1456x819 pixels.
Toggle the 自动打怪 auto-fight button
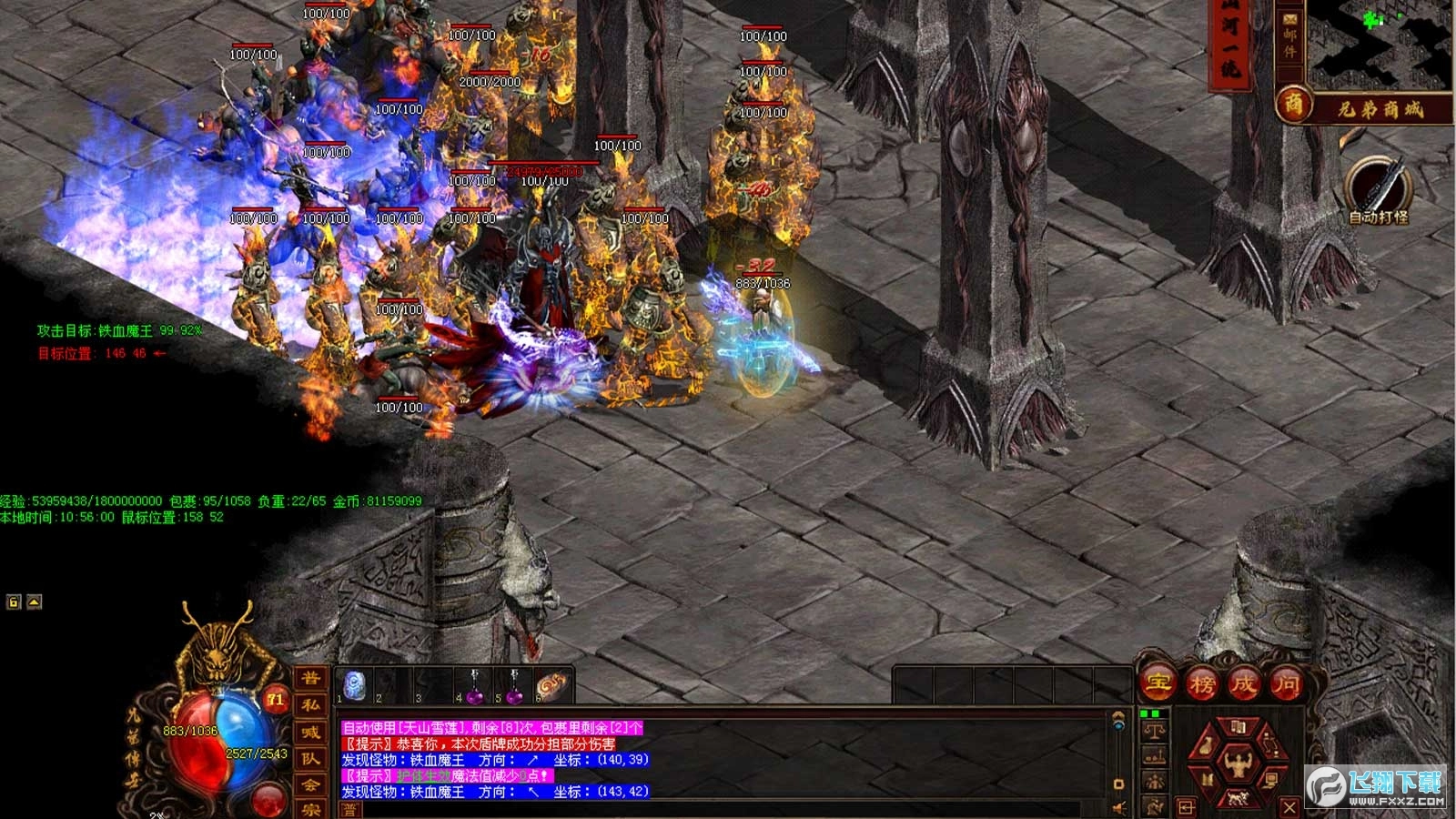point(1378,187)
